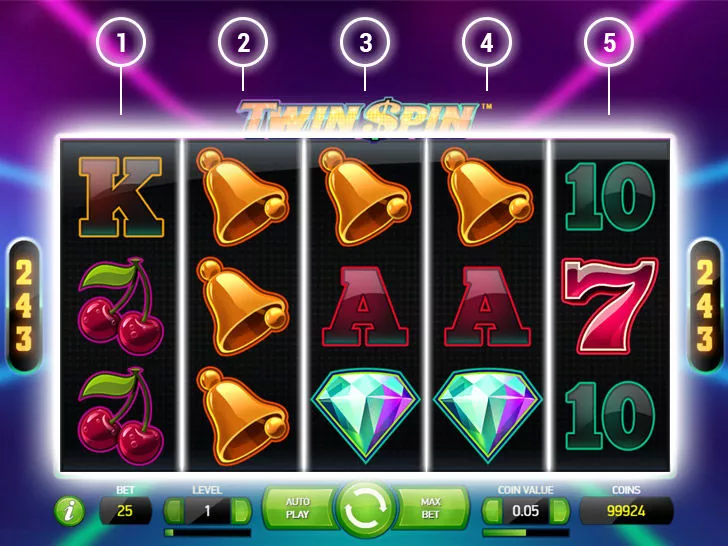
Task: Increase the bet level with the right arrow
Action: [240, 511]
